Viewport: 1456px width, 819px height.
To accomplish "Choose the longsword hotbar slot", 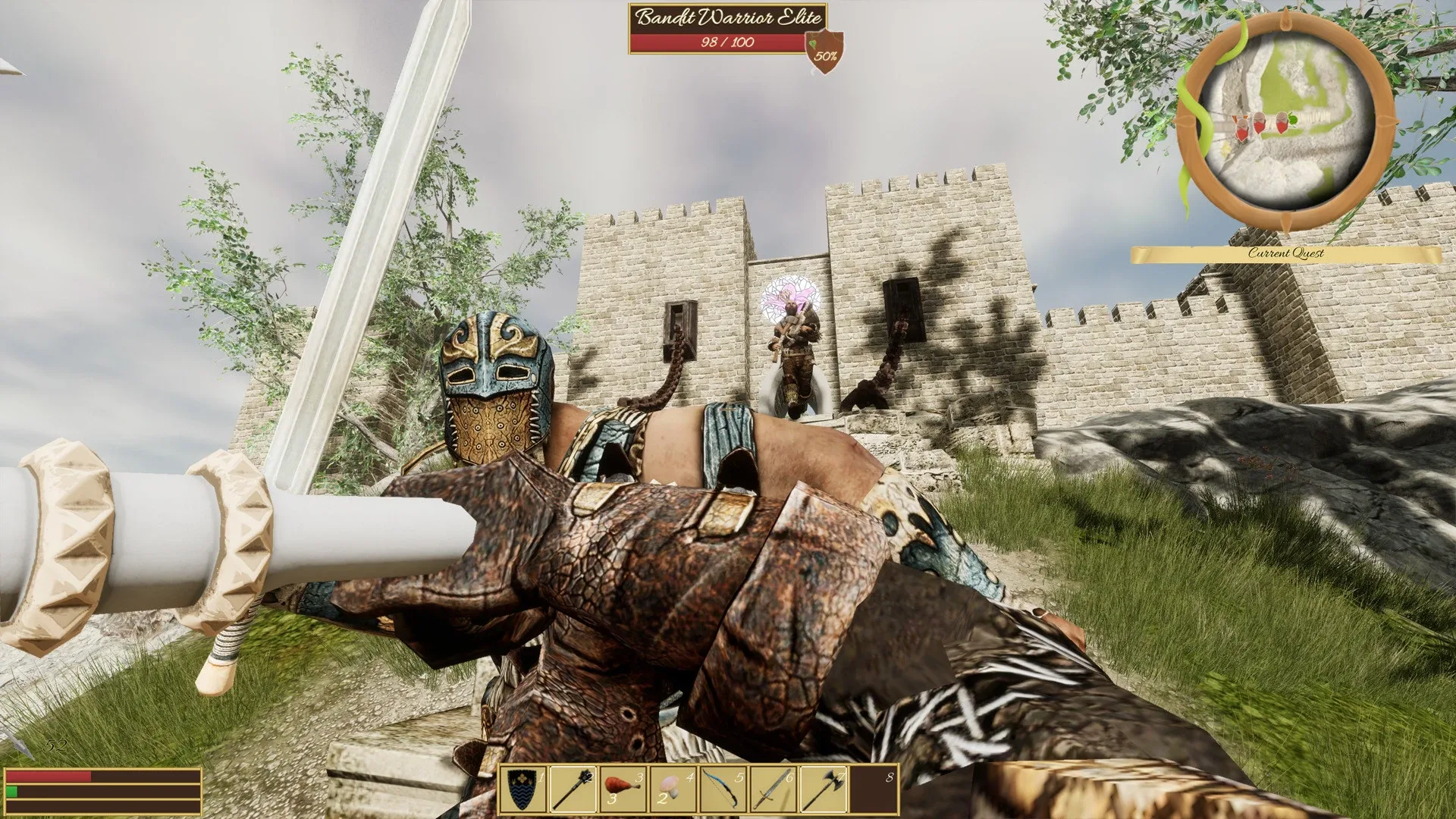I will pos(773,789).
